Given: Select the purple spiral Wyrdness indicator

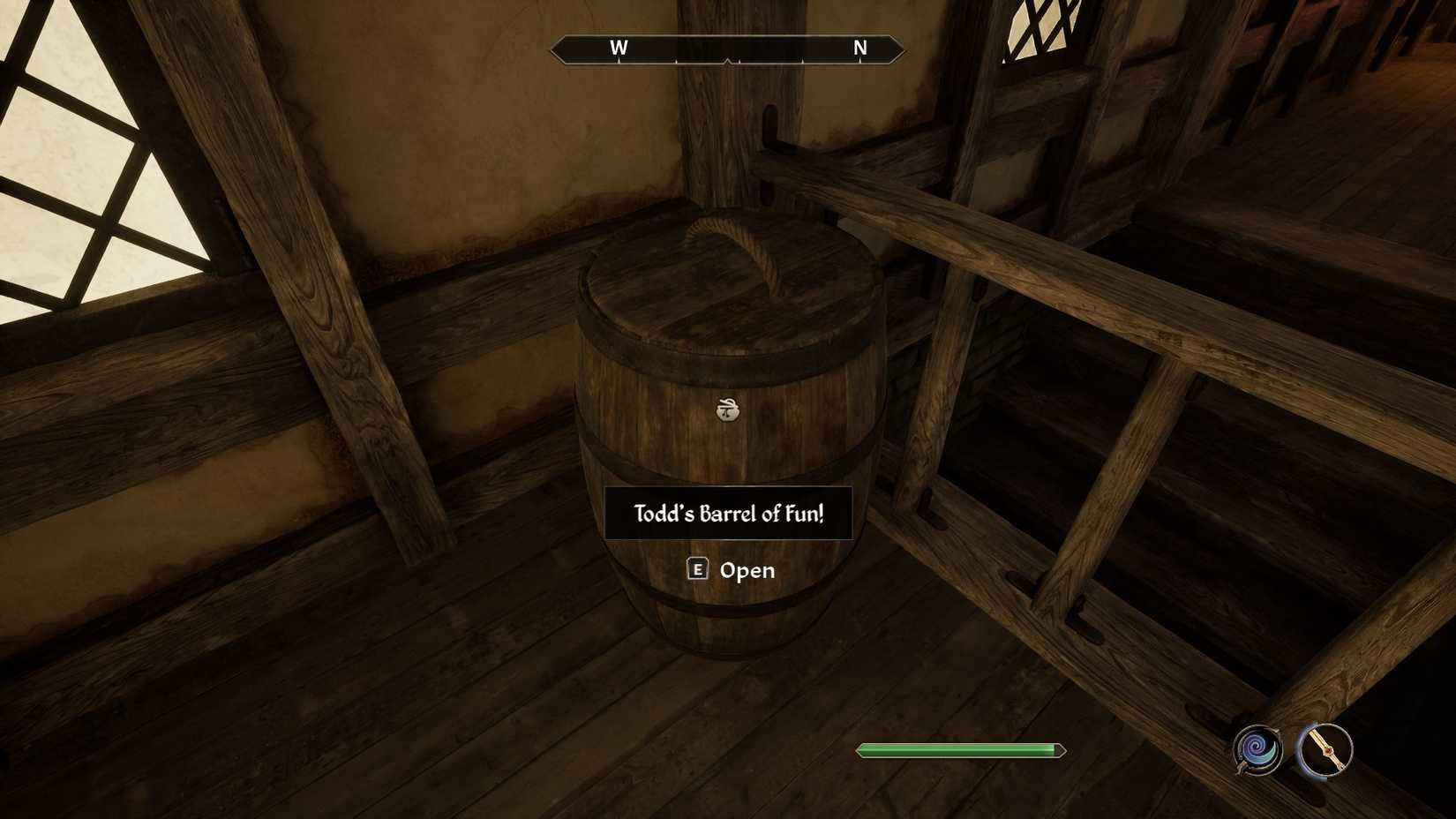Looking at the screenshot, I should pyautogui.click(x=1257, y=752).
